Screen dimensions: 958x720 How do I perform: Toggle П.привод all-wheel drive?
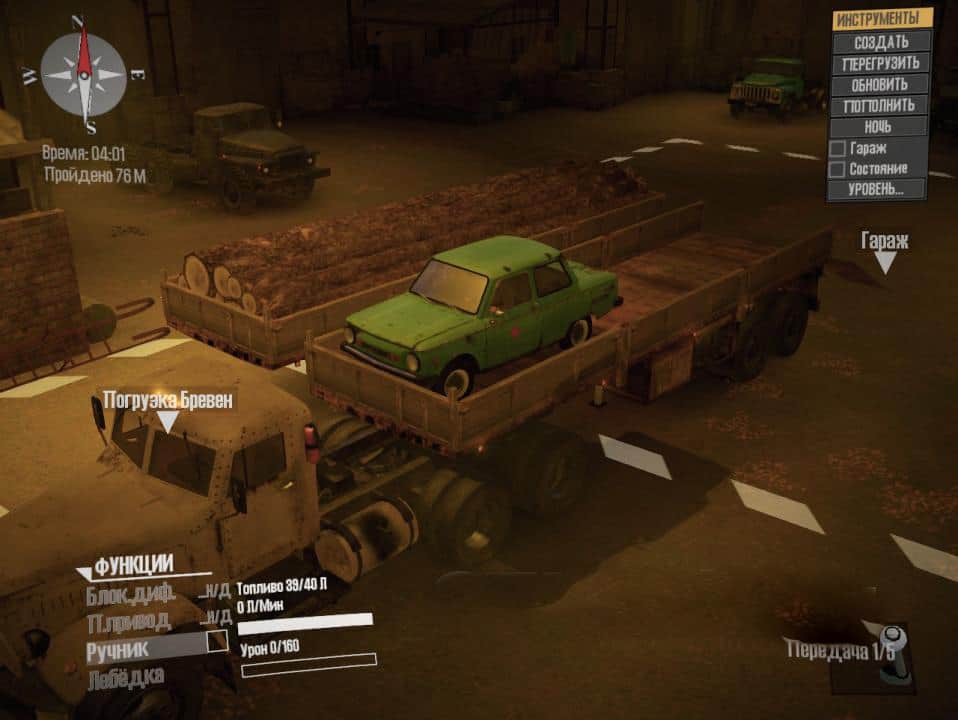pyautogui.click(x=130, y=618)
